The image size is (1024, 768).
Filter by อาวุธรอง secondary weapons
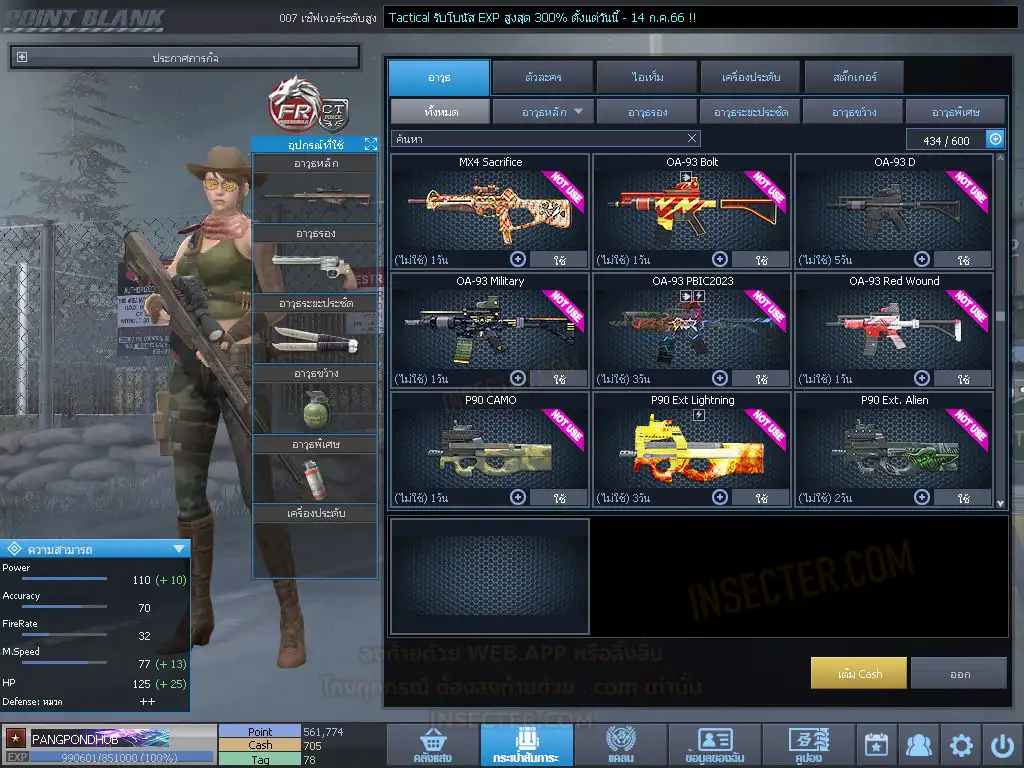point(647,112)
